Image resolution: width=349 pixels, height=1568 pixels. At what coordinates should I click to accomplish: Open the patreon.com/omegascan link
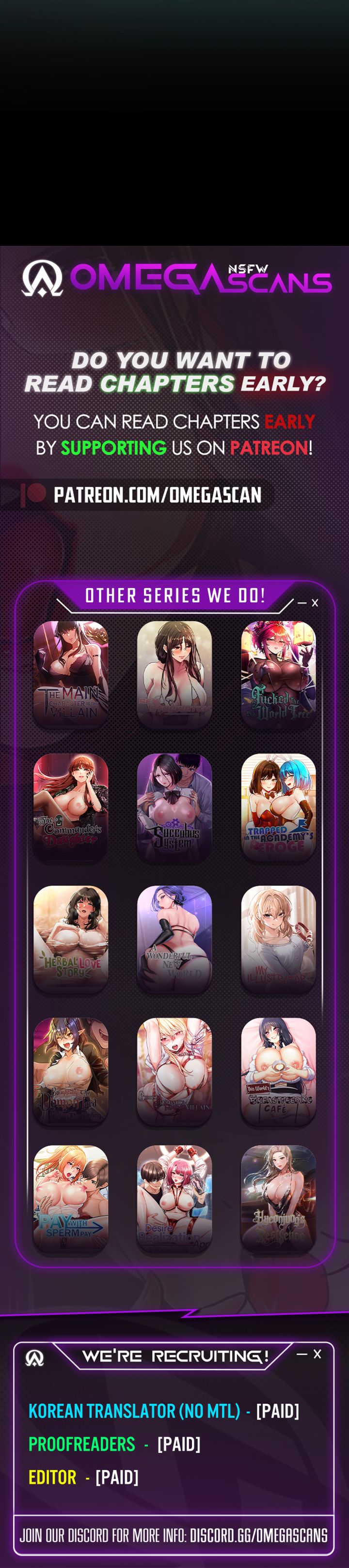click(x=157, y=495)
